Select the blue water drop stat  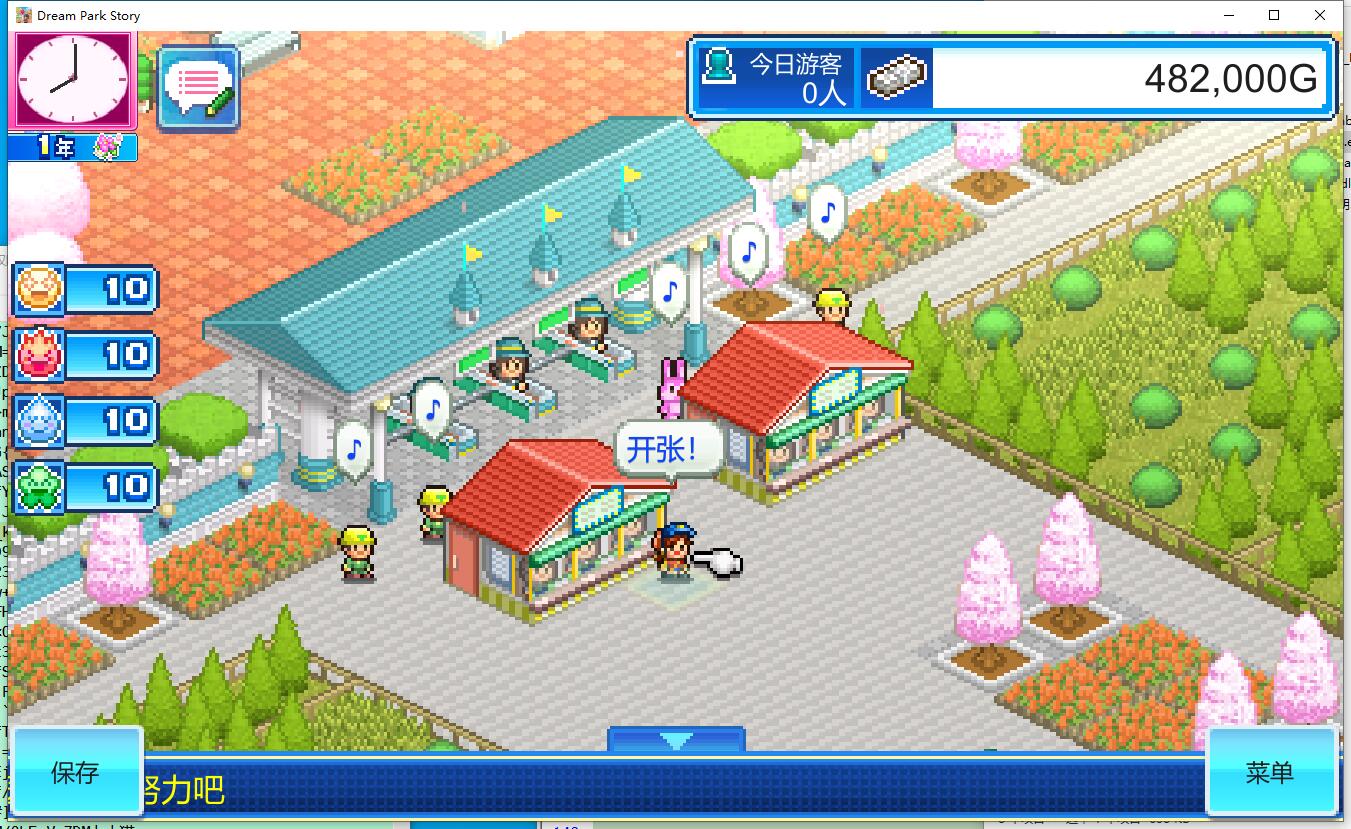[x=40, y=421]
